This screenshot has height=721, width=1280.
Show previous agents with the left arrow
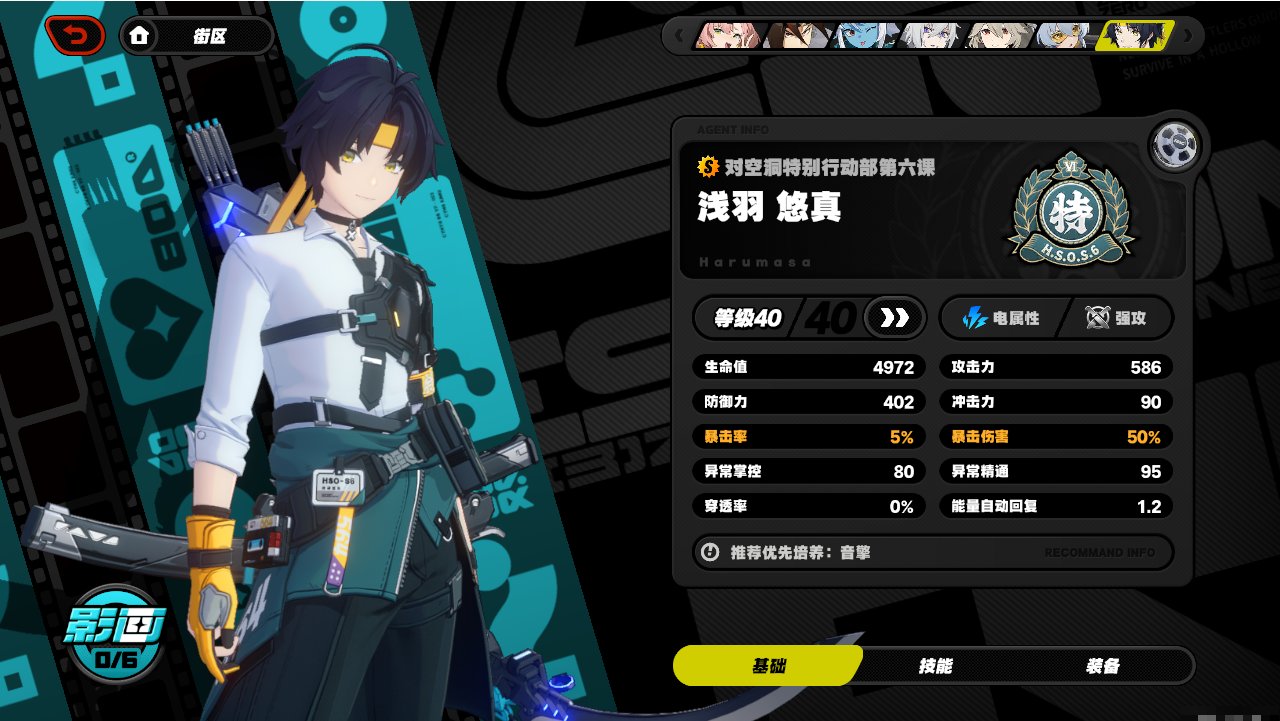coord(678,36)
